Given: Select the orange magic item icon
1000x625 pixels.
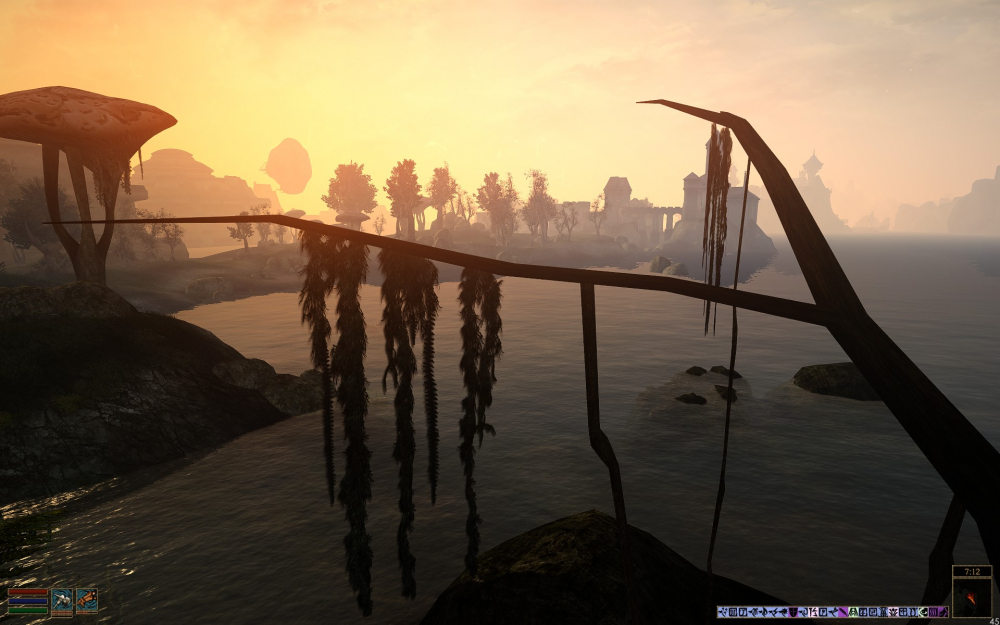Looking at the screenshot, I should (x=87, y=600).
